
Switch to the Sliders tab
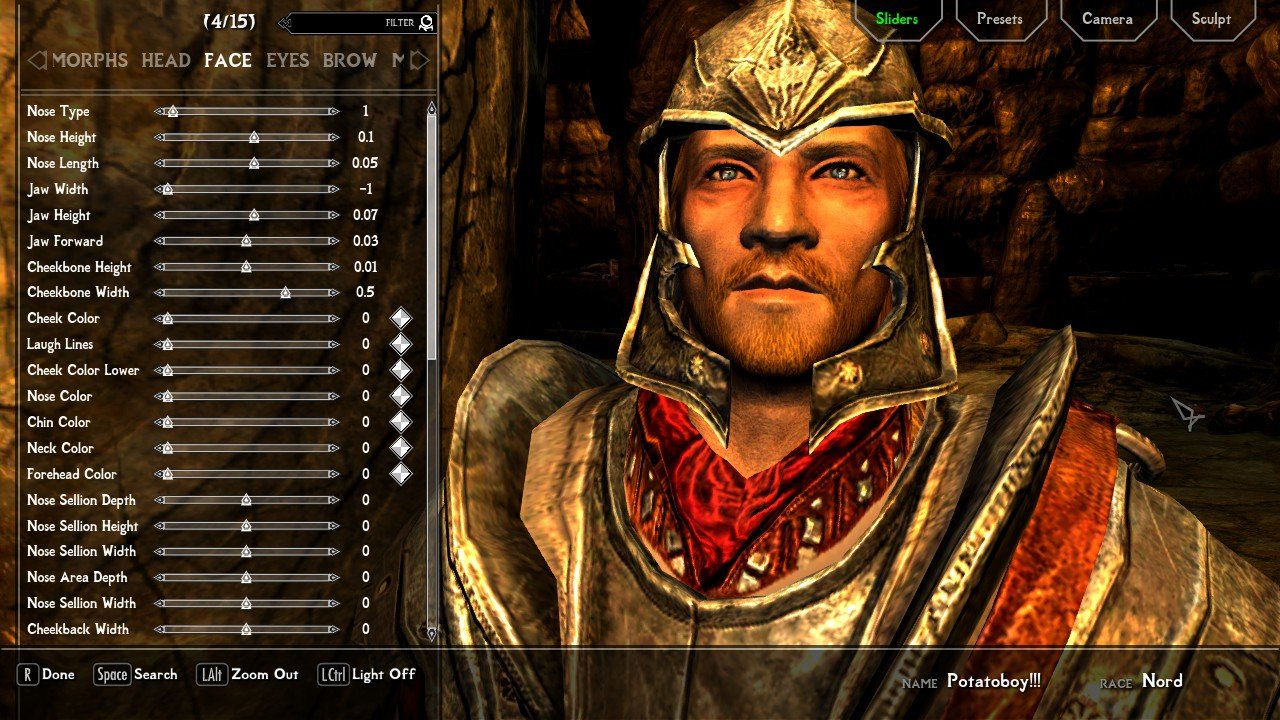pyautogui.click(x=896, y=19)
